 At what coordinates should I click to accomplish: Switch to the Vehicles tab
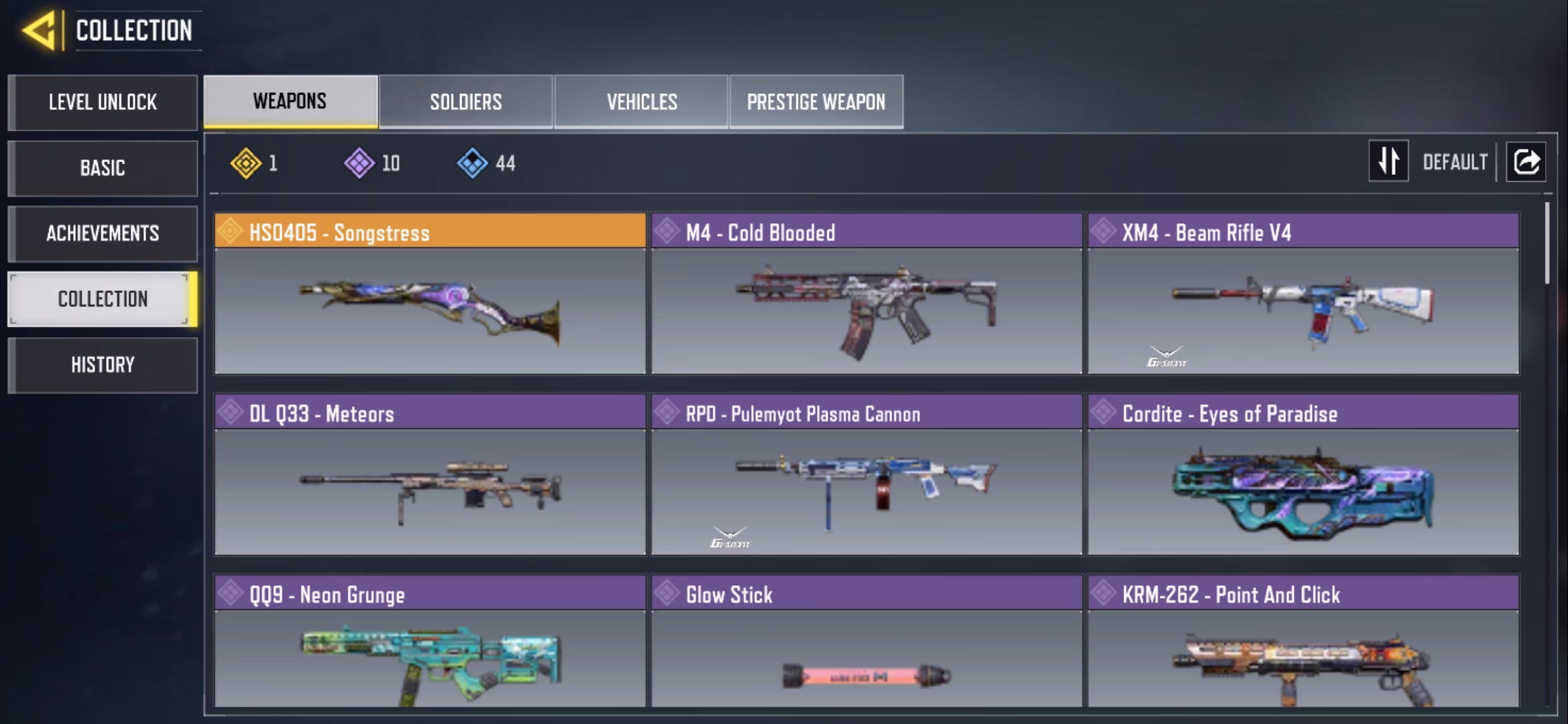tap(641, 102)
